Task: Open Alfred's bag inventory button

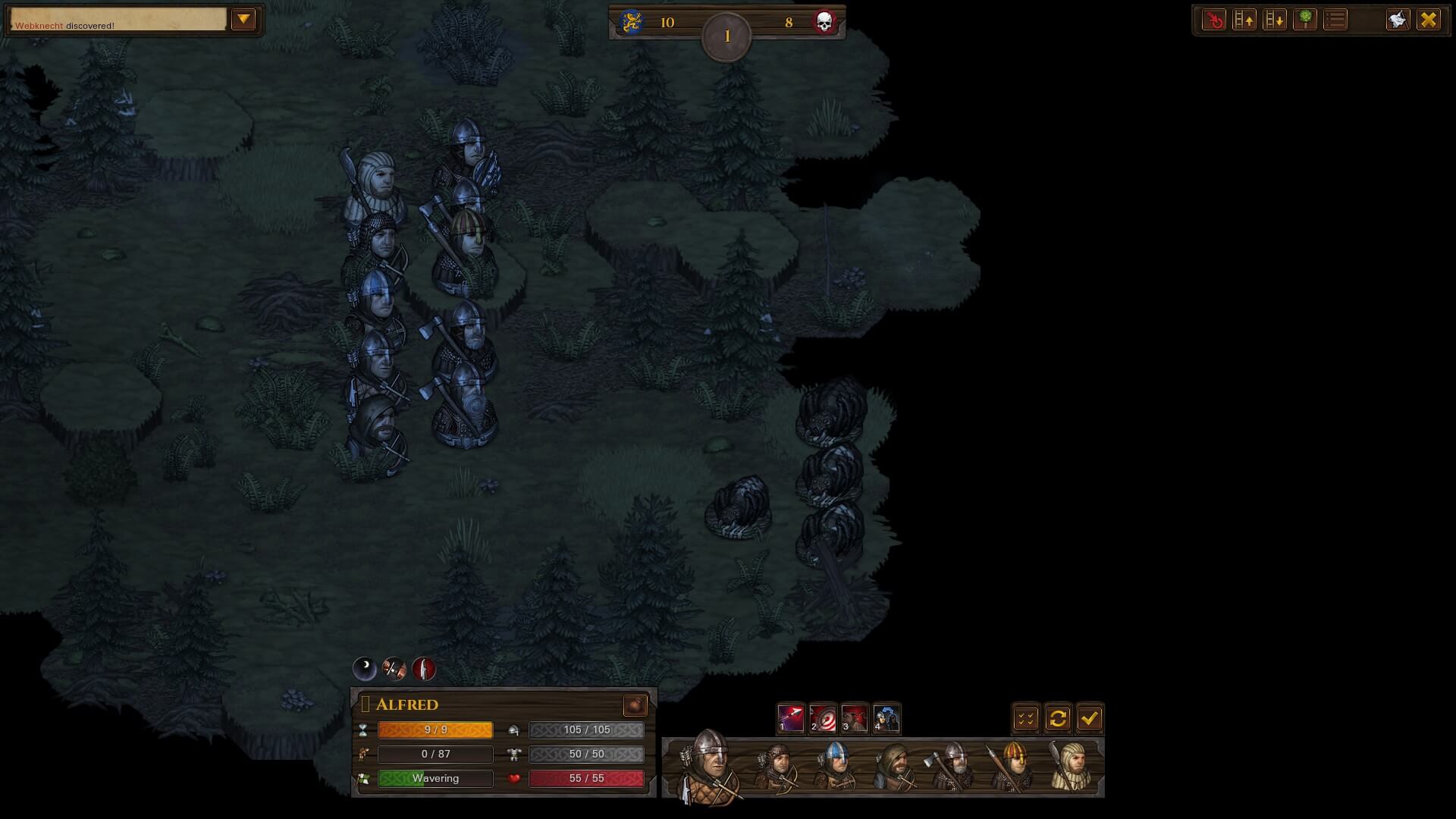Action: click(x=635, y=705)
